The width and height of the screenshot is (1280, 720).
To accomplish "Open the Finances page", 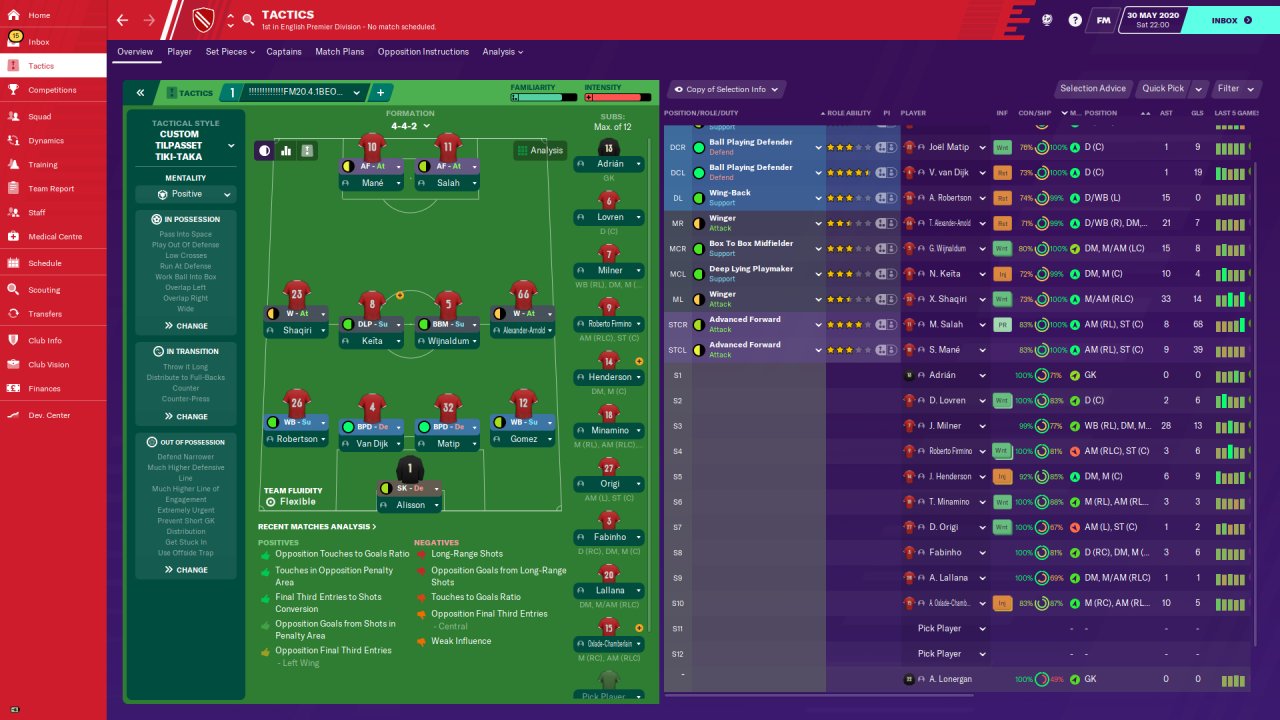I will 44,388.
